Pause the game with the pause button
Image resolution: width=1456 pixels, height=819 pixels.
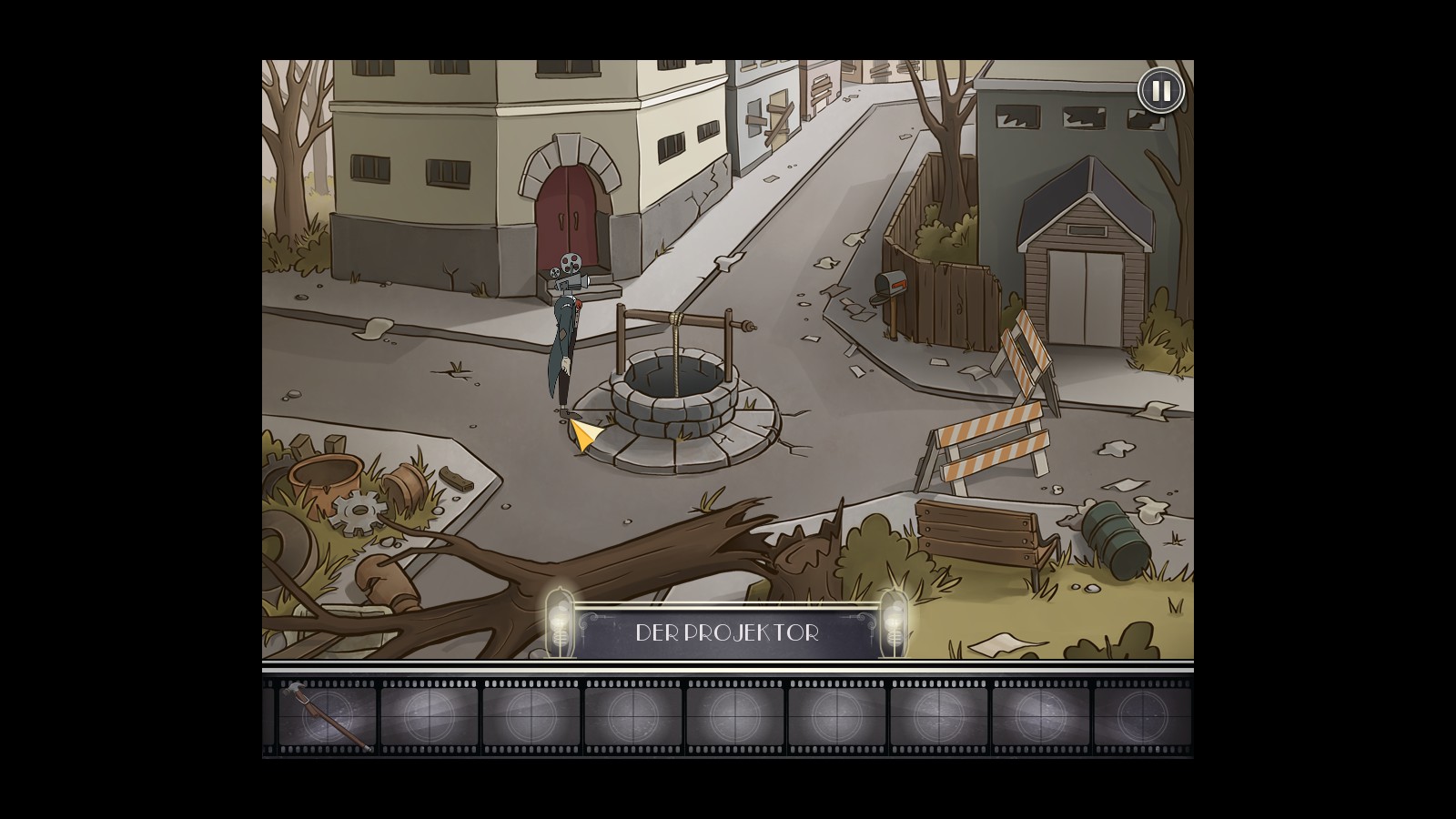(1160, 91)
